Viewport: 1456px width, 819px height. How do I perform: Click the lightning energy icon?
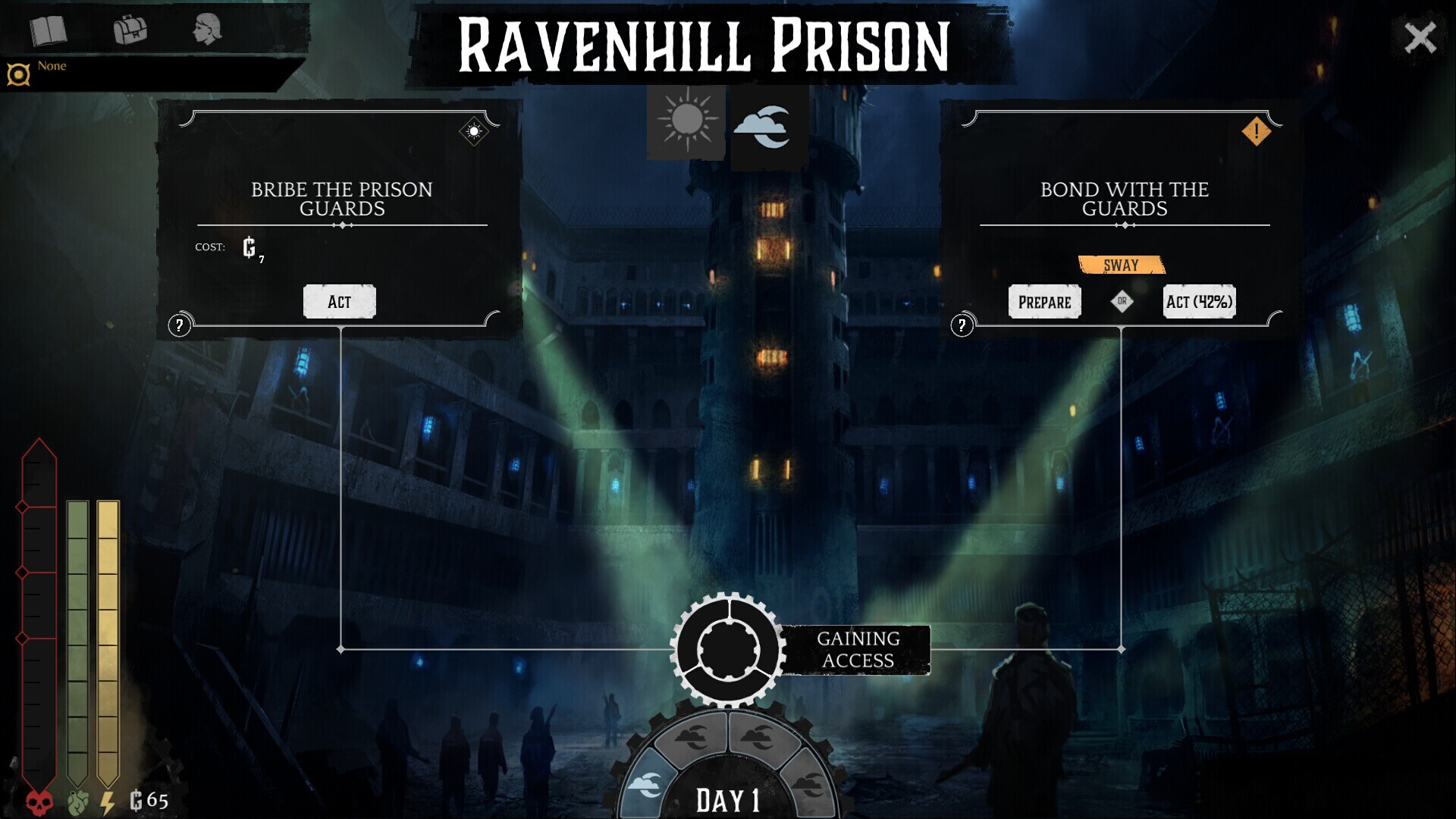click(106, 798)
